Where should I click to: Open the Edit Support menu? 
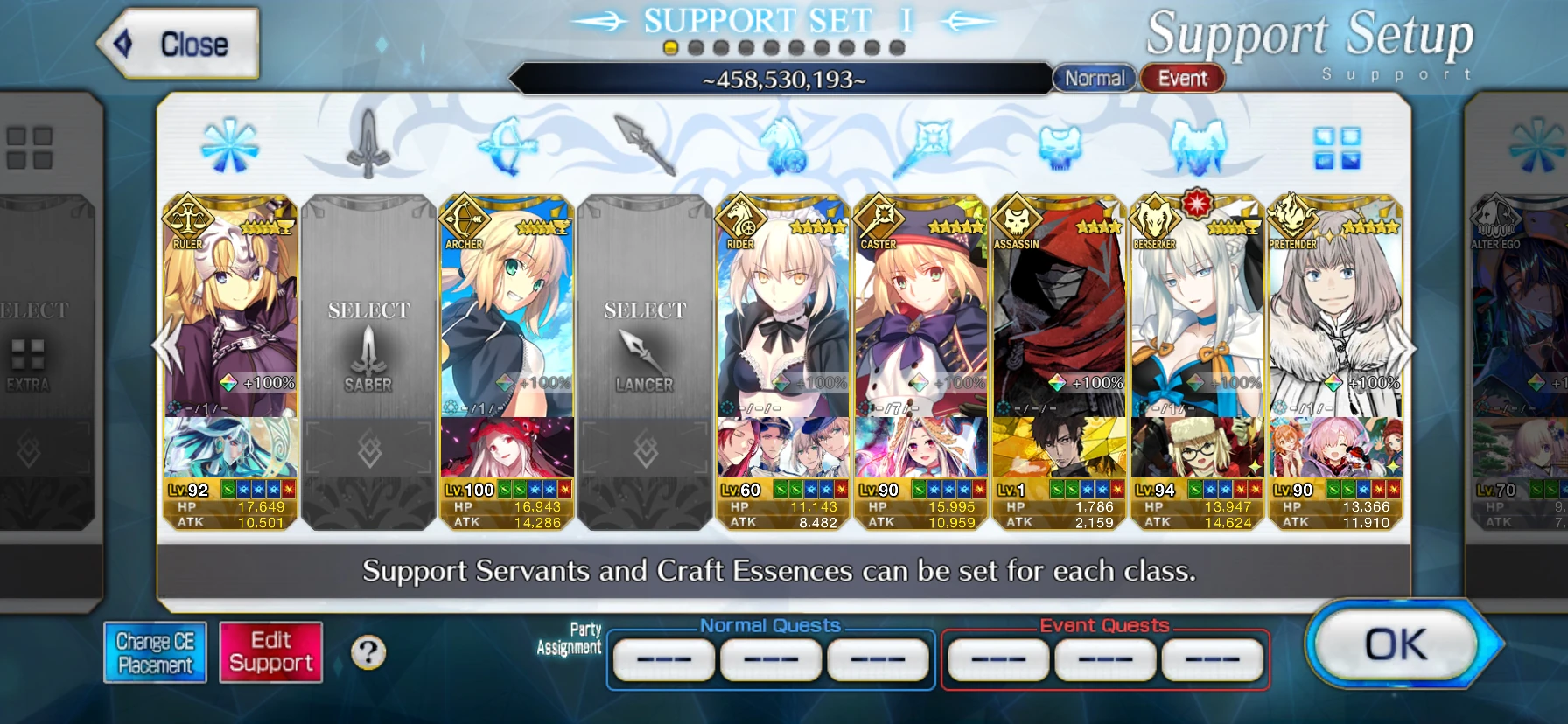pyautogui.click(x=269, y=651)
